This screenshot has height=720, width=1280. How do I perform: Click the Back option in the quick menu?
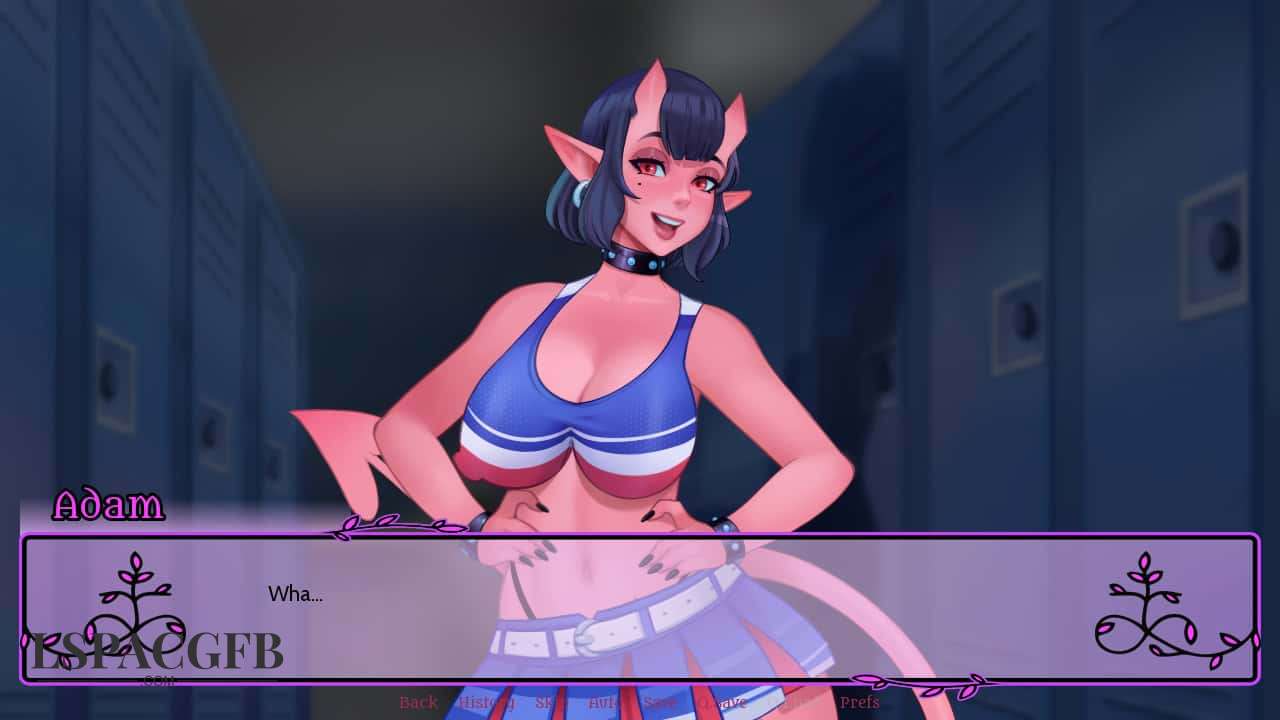418,703
